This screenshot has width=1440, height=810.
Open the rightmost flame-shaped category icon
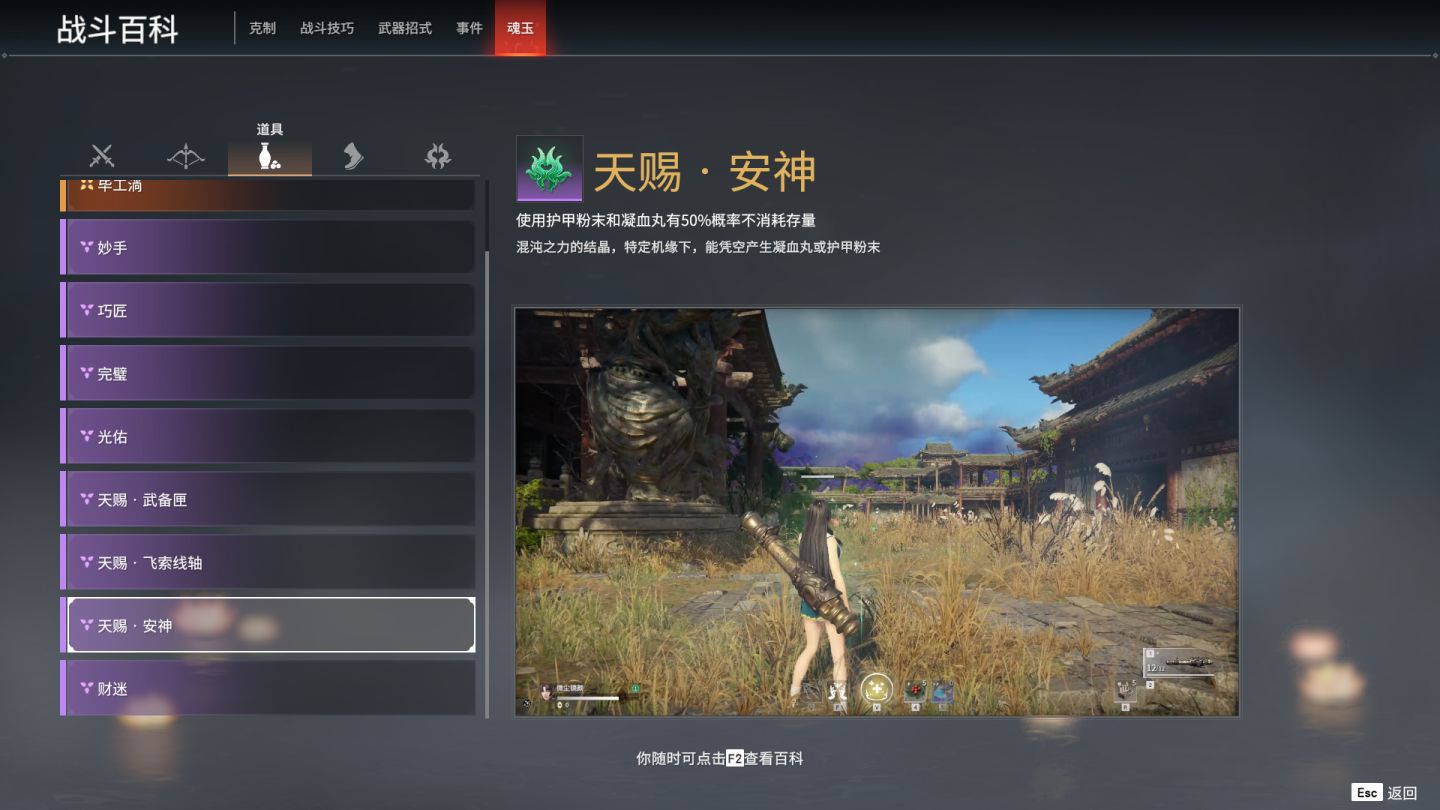(437, 156)
